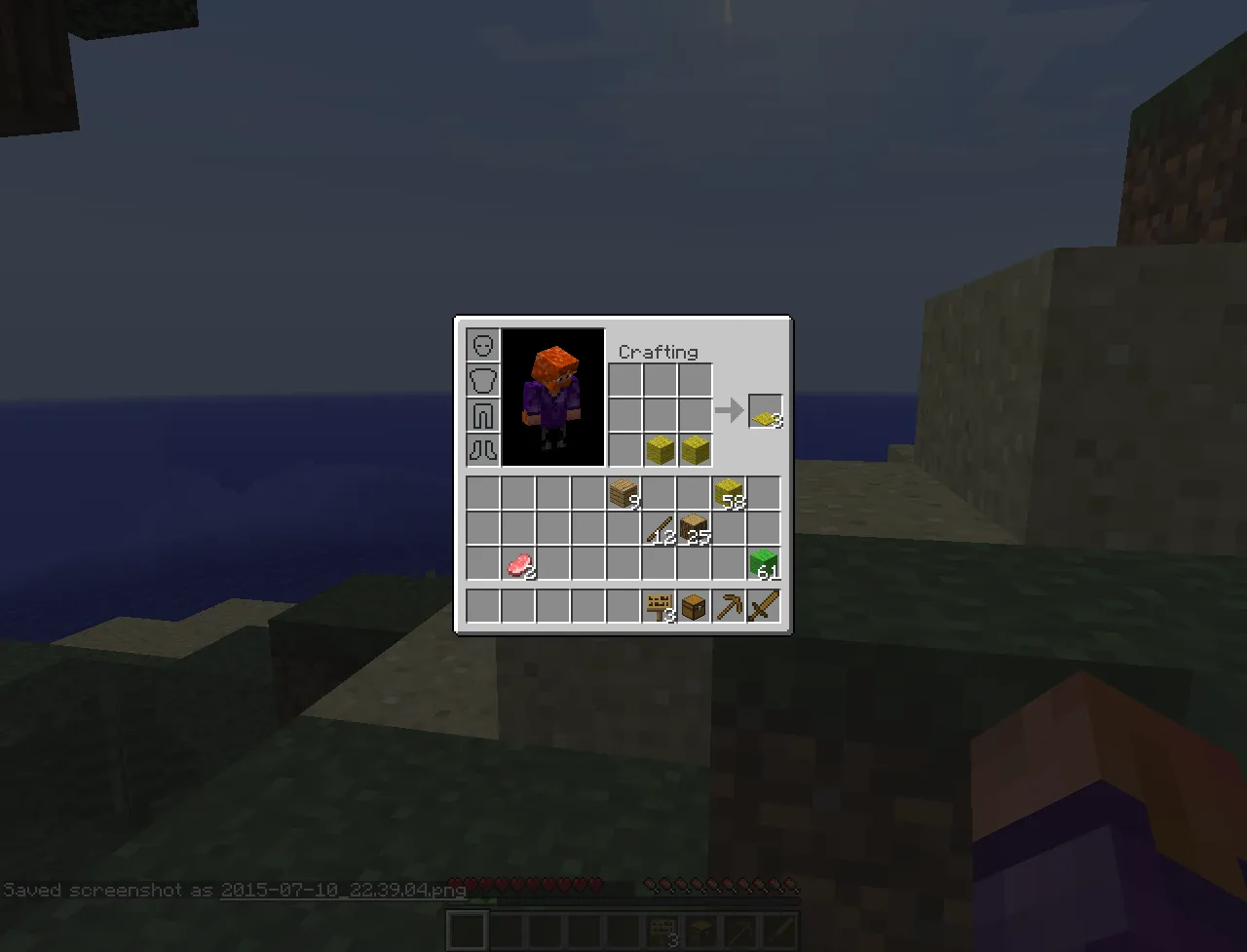Select the wooden sword in the hotbar

click(763, 604)
